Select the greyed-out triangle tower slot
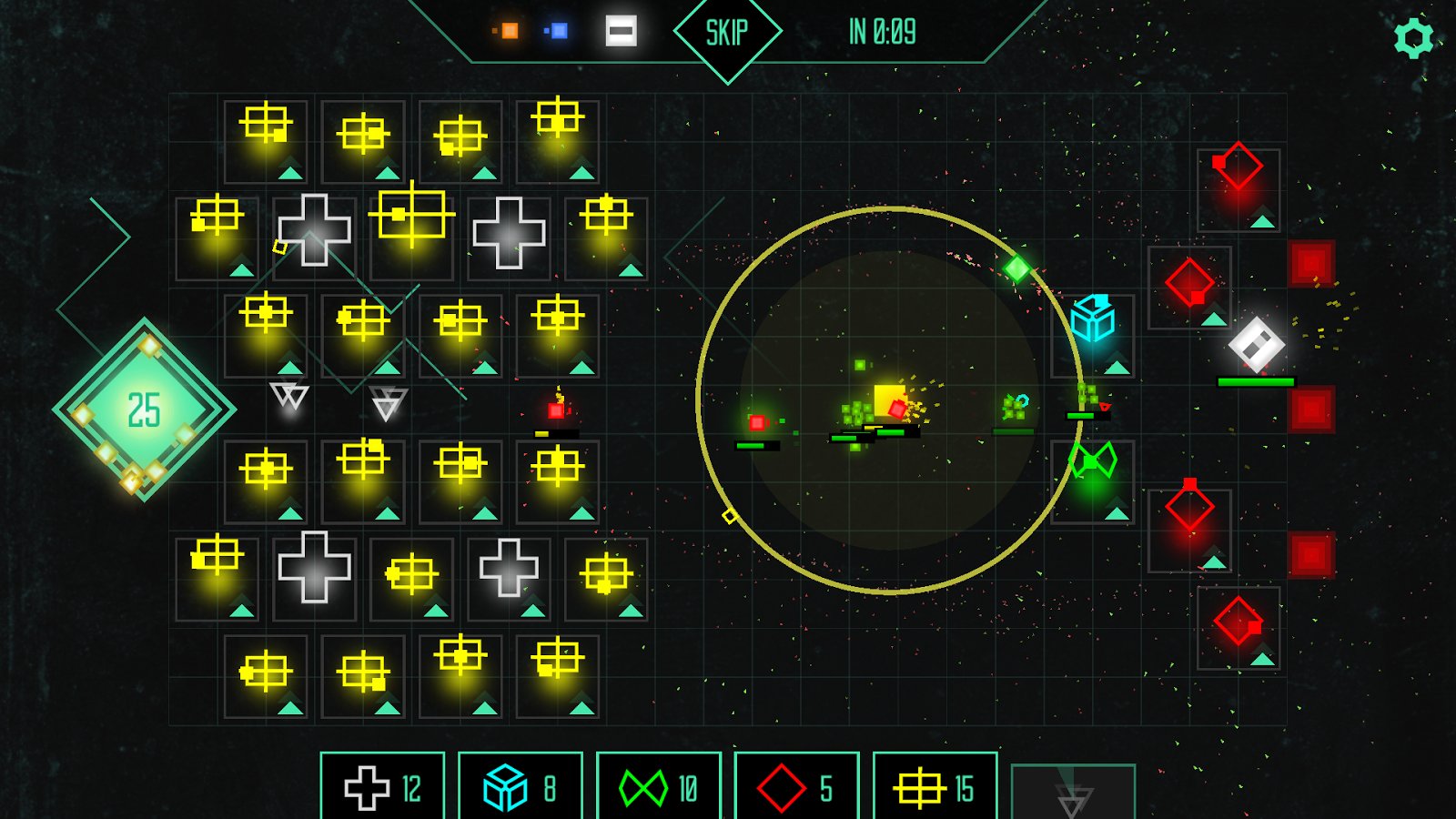The image size is (1456, 819). pos(1073,794)
